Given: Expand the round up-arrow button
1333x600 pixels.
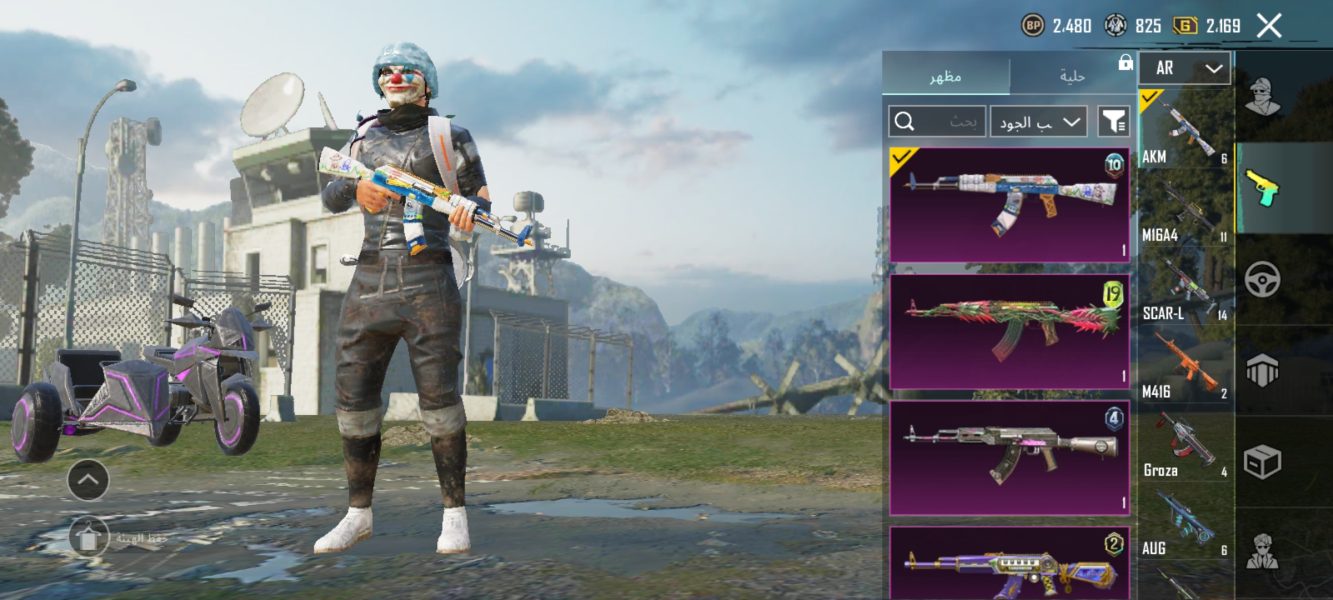Looking at the screenshot, I should pos(88,481).
